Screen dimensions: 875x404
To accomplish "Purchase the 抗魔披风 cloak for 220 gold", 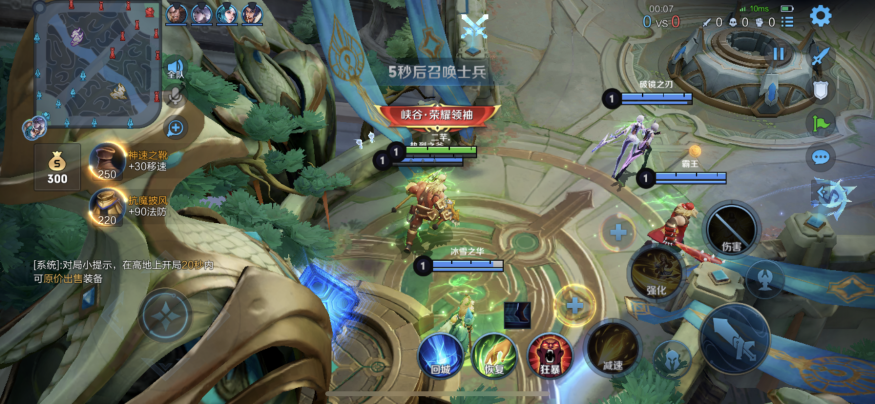I will [x=108, y=206].
